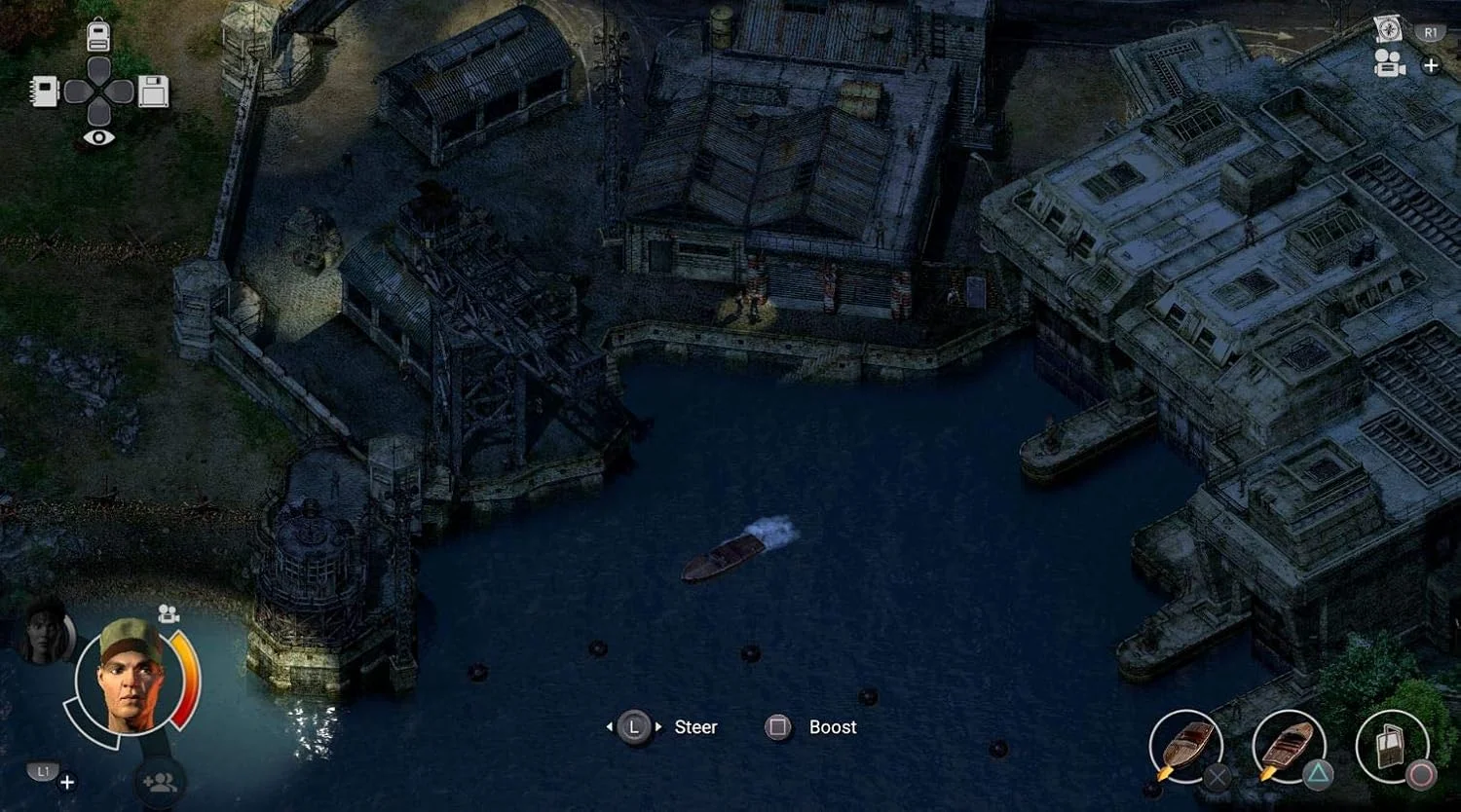Click the add group members icon
This screenshot has height=812, width=1461.
tap(160, 781)
